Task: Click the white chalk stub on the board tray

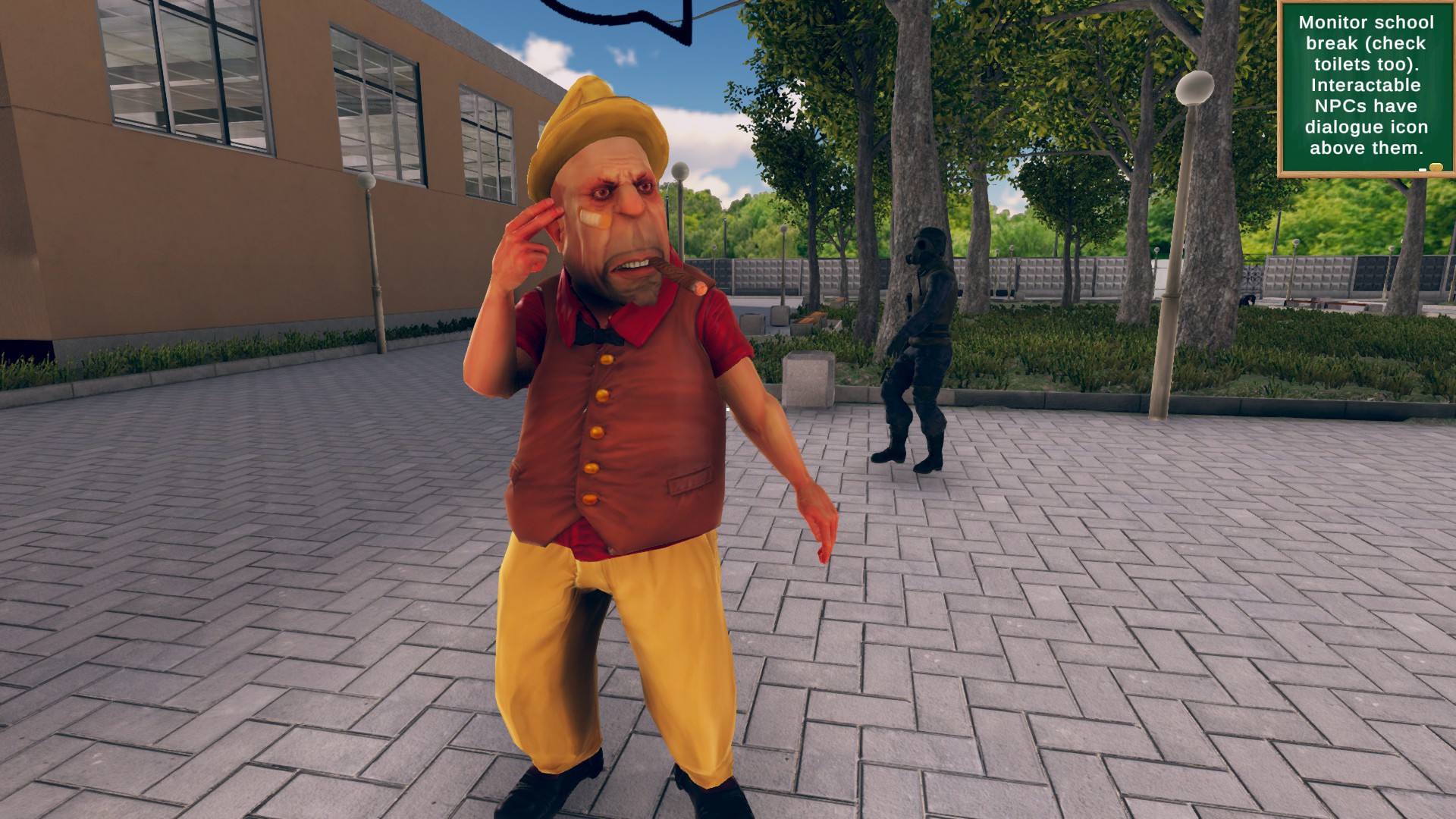Action: pyautogui.click(x=1423, y=170)
